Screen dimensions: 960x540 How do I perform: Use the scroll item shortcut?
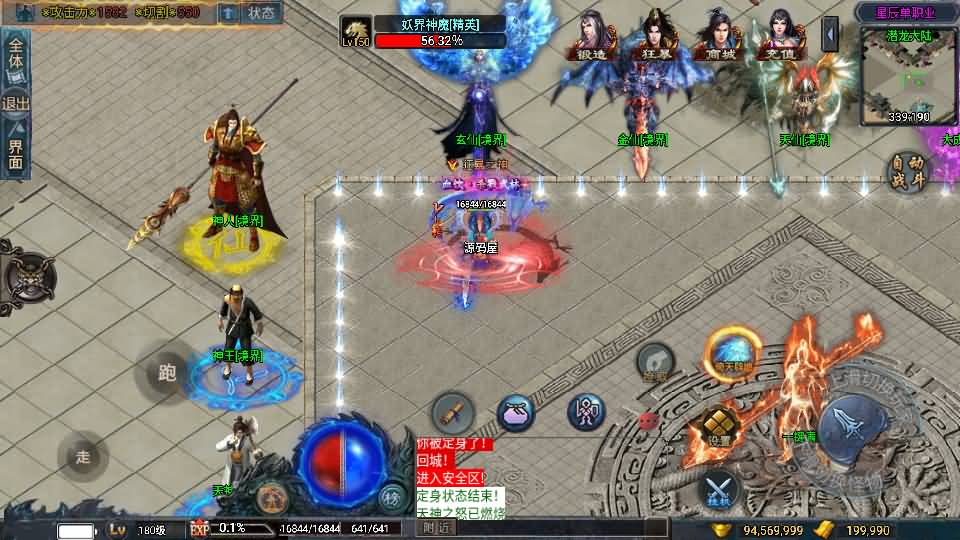tap(453, 412)
